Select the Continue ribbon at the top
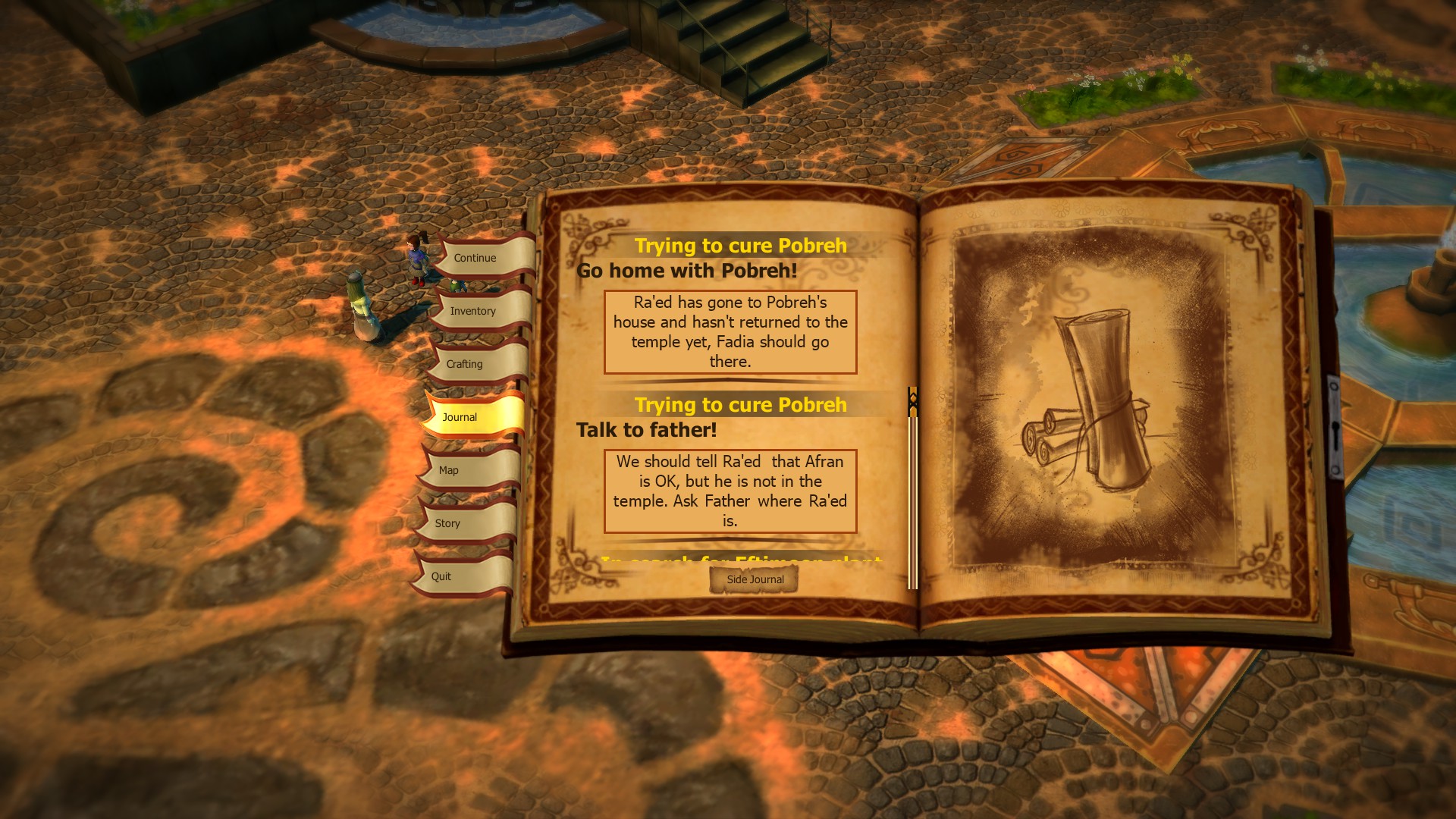Viewport: 1456px width, 819px height. click(x=474, y=258)
